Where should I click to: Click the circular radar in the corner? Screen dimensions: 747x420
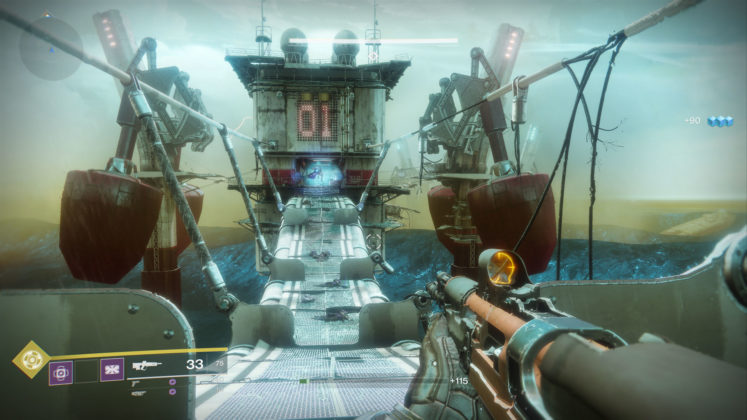coord(49,48)
